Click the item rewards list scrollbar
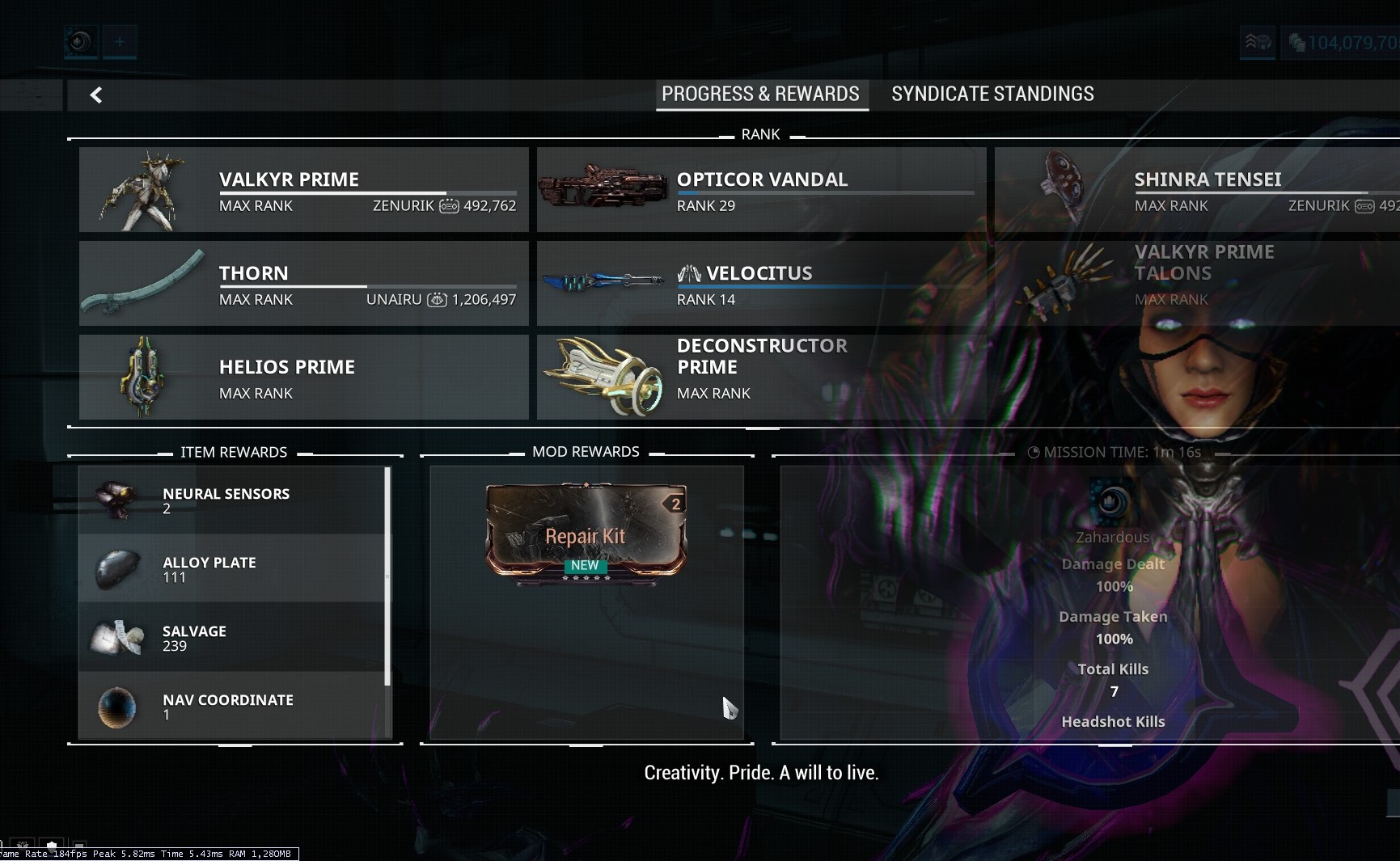Image resolution: width=1400 pixels, height=861 pixels. coord(387,576)
